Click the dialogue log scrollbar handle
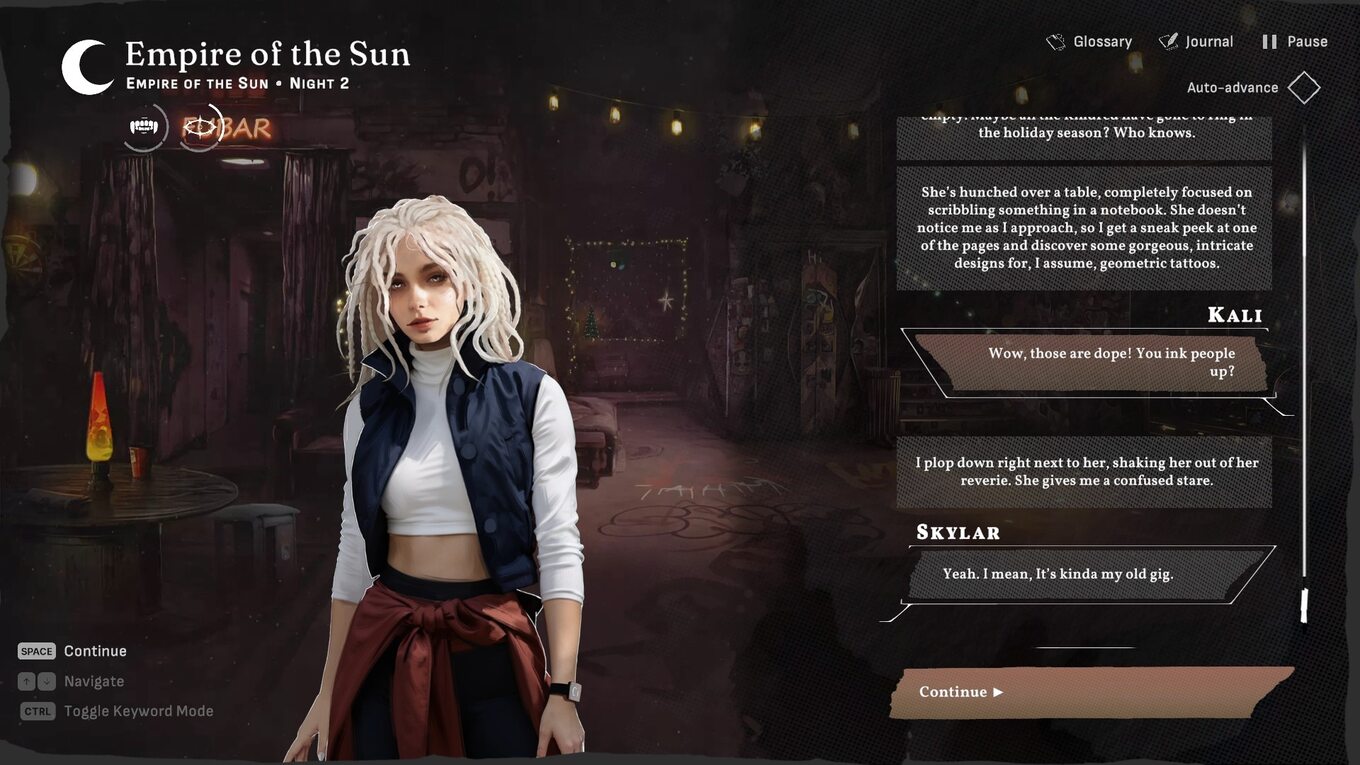The height and width of the screenshot is (765, 1360). click(x=1303, y=604)
